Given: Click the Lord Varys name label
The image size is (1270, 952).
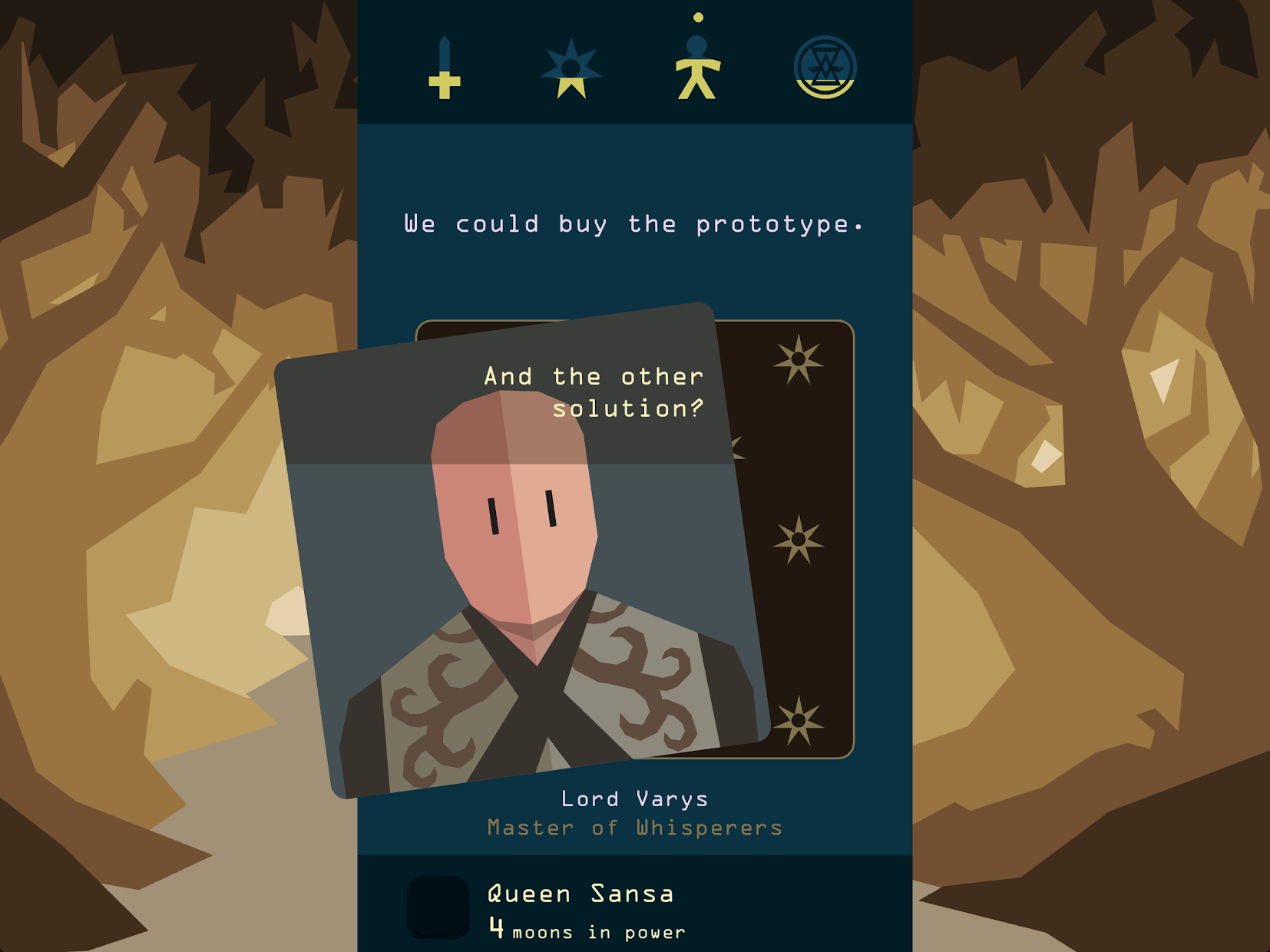Looking at the screenshot, I should (634, 798).
